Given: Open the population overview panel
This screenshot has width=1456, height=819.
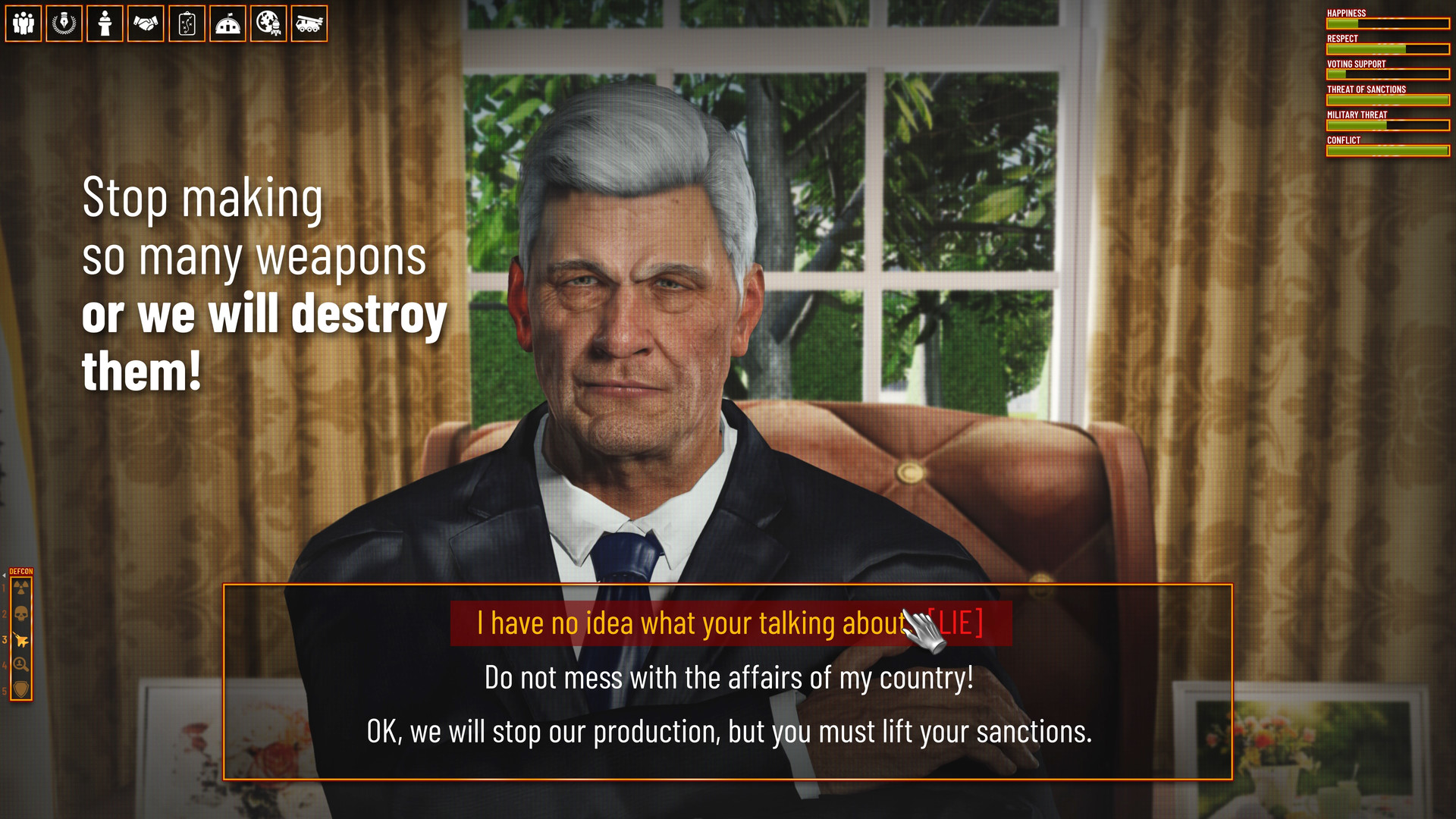Looking at the screenshot, I should pyautogui.click(x=24, y=24).
